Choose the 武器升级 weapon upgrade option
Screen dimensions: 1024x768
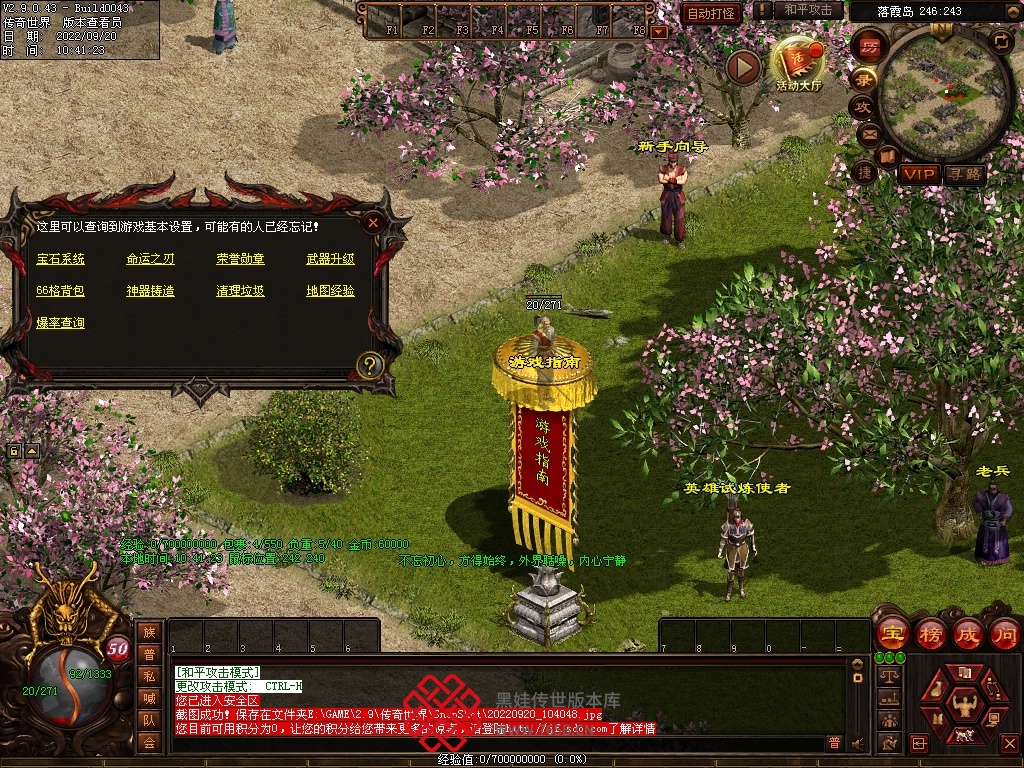(330, 259)
